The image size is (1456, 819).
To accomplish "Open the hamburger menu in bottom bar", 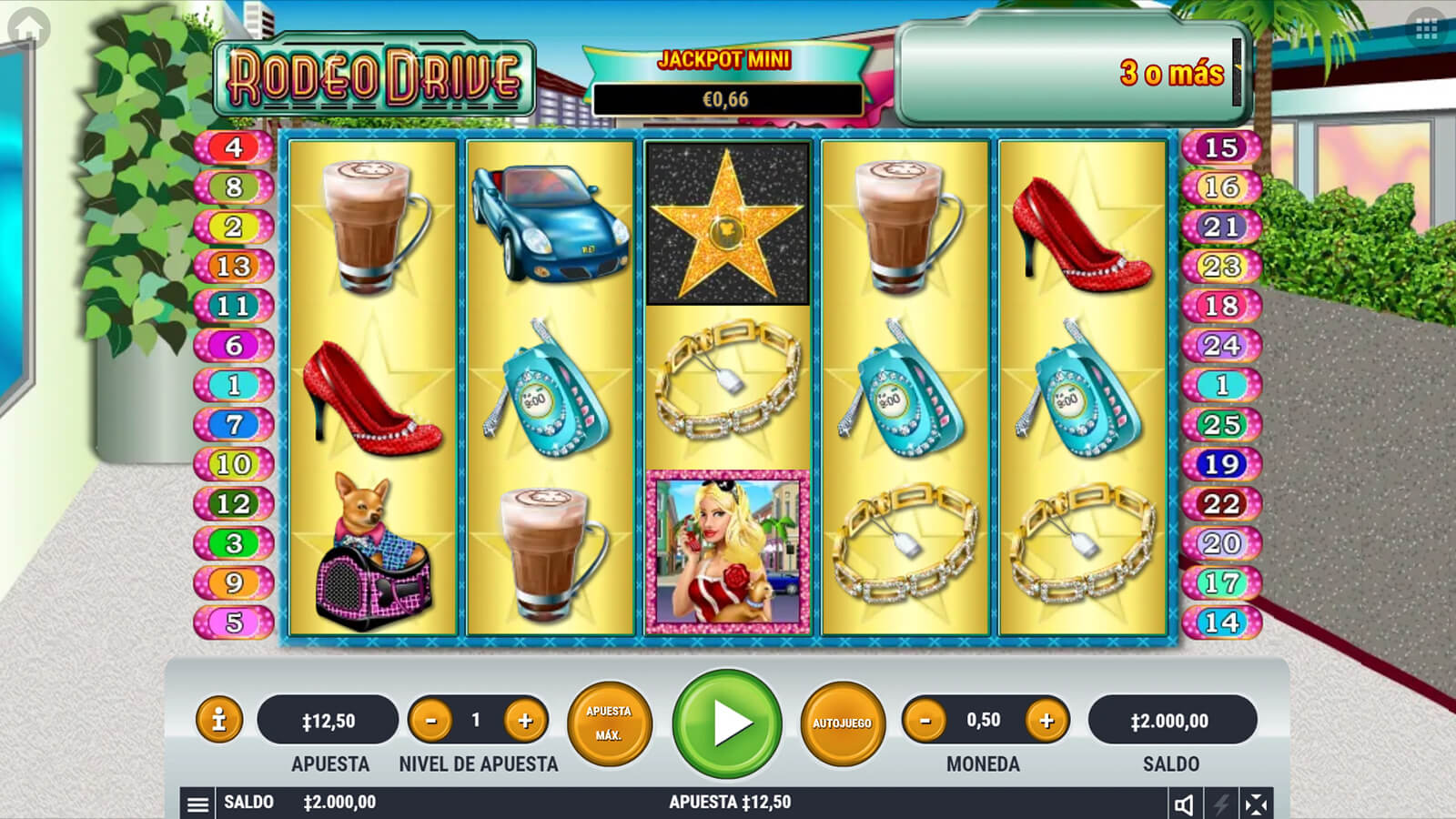I will click(197, 804).
